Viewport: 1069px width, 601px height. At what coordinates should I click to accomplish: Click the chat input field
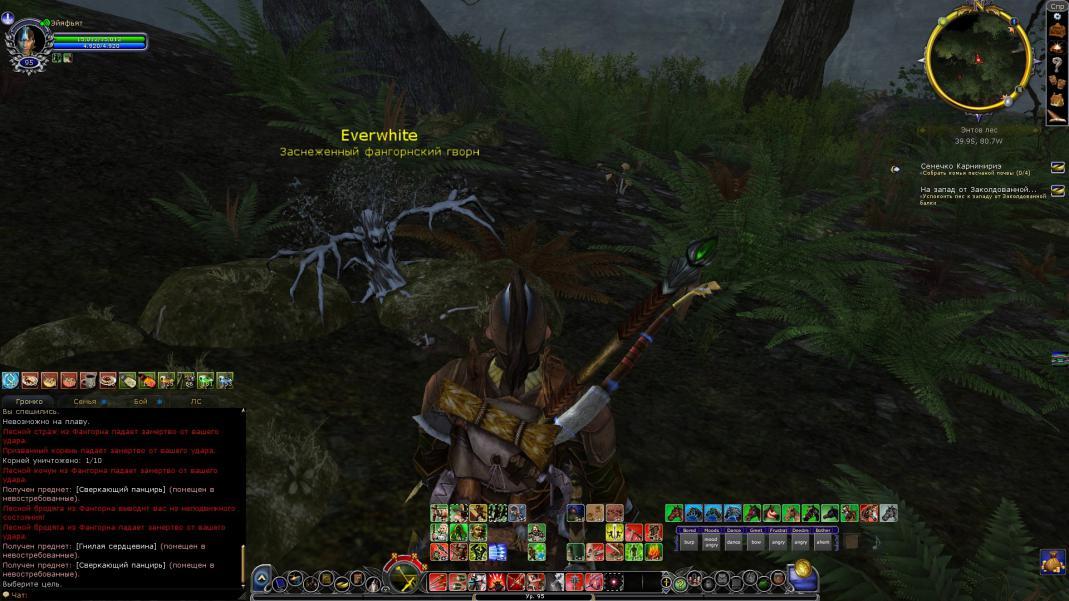tap(125, 594)
